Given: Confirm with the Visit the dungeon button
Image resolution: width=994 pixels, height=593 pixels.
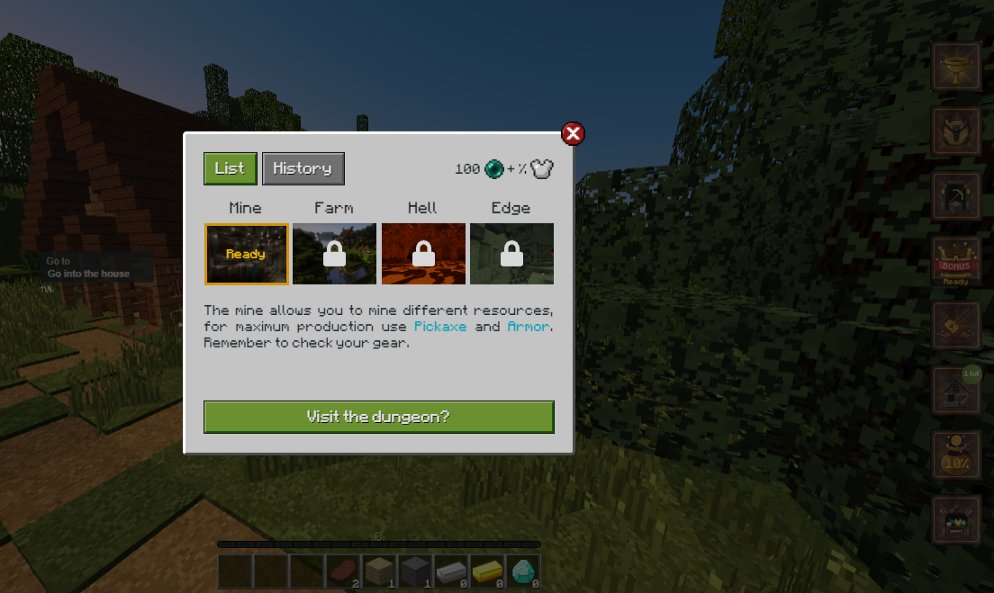Looking at the screenshot, I should point(378,417).
